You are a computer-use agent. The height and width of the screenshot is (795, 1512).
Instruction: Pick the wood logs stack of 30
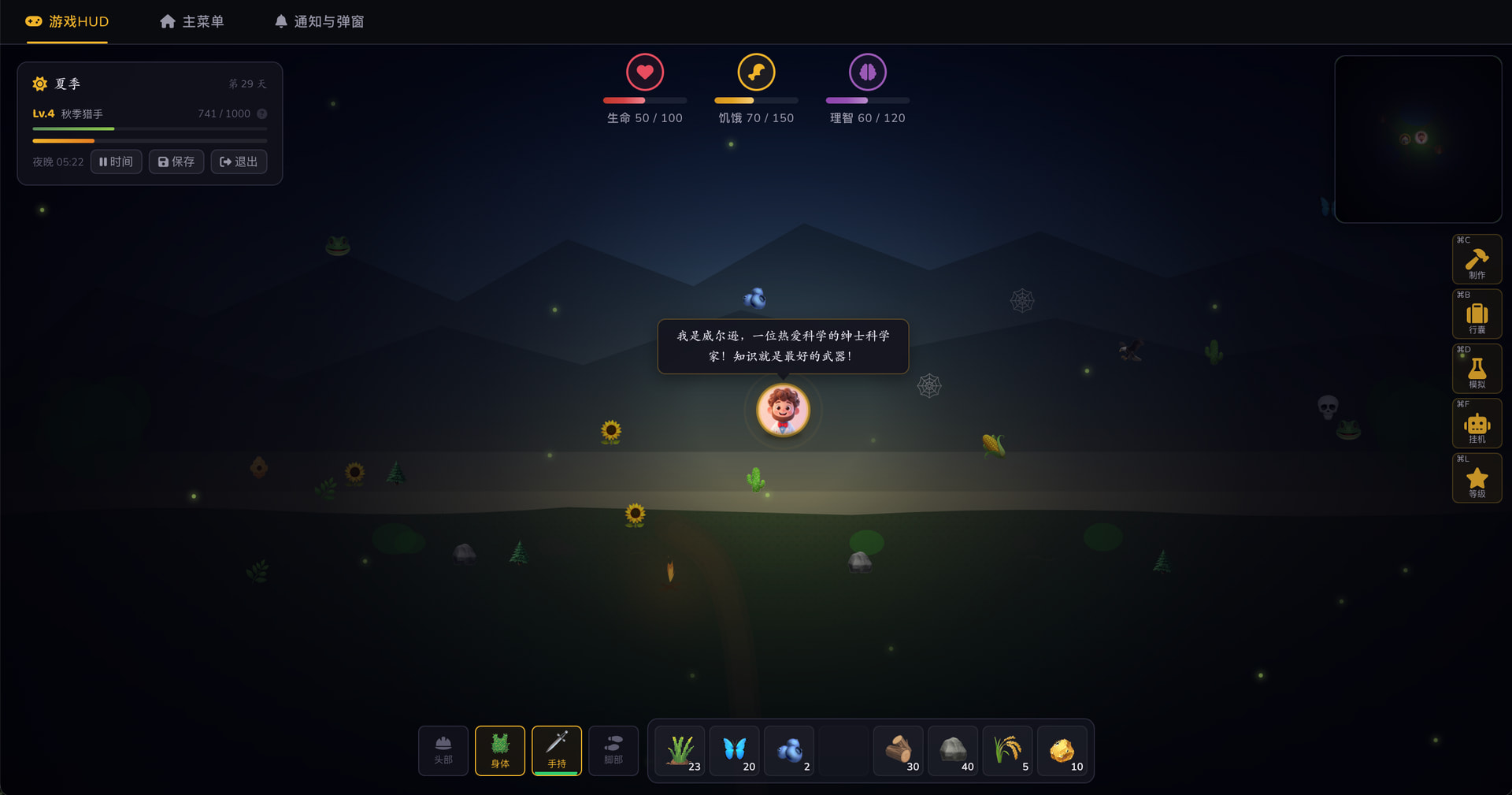tap(899, 750)
